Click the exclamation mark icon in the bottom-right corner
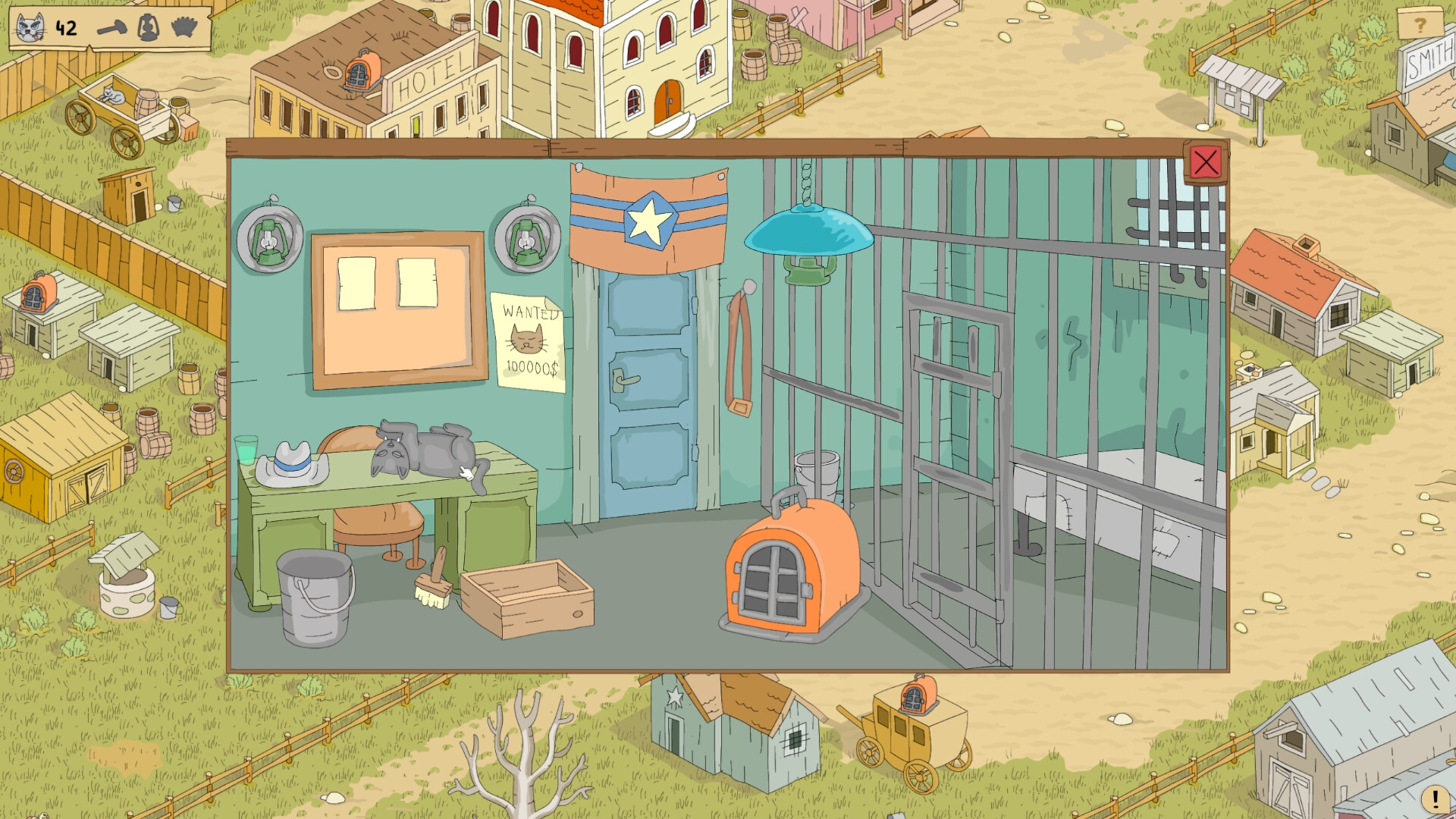 pos(1436,799)
